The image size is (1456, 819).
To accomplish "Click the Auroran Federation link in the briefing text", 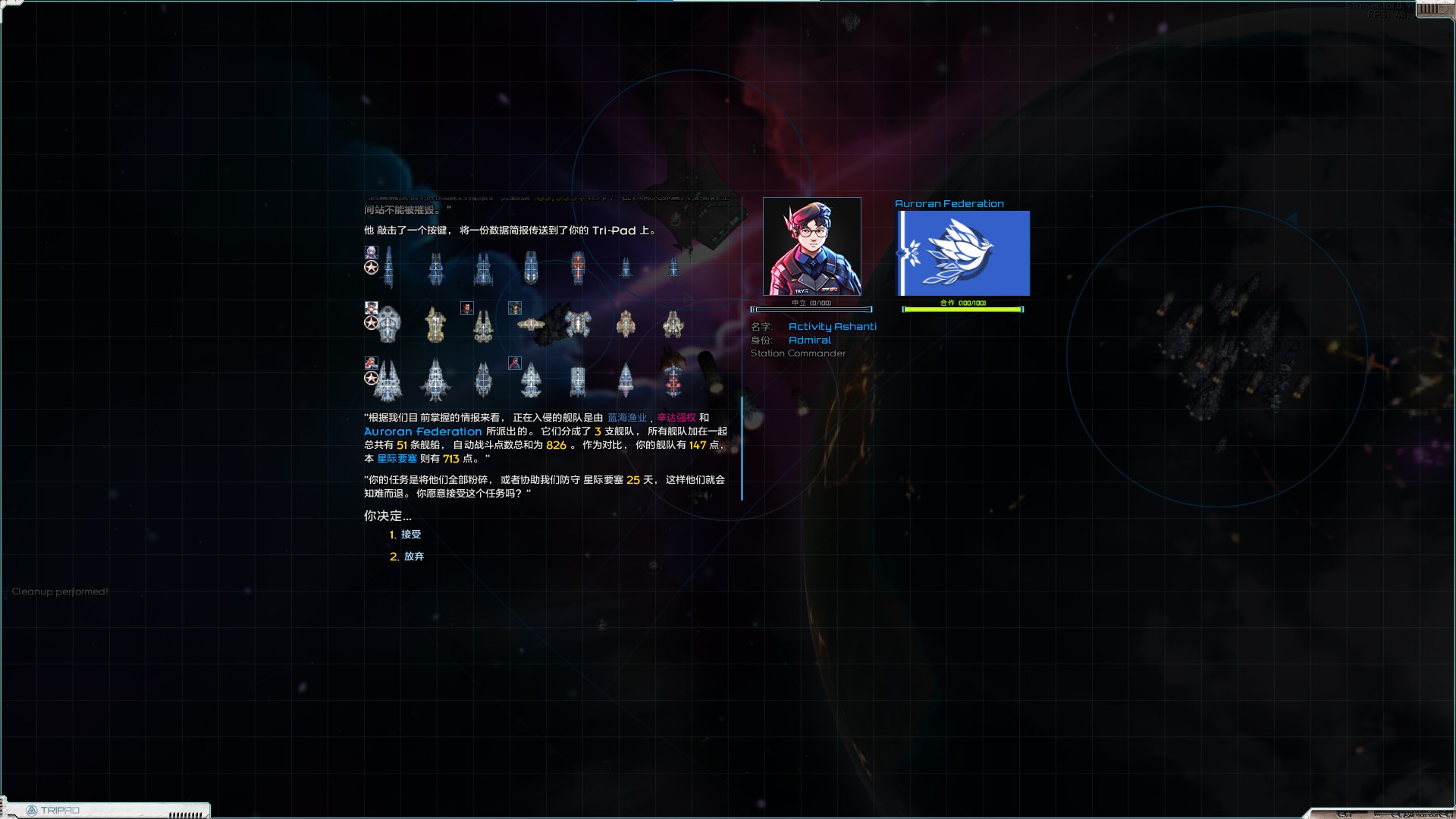I will tap(422, 431).
